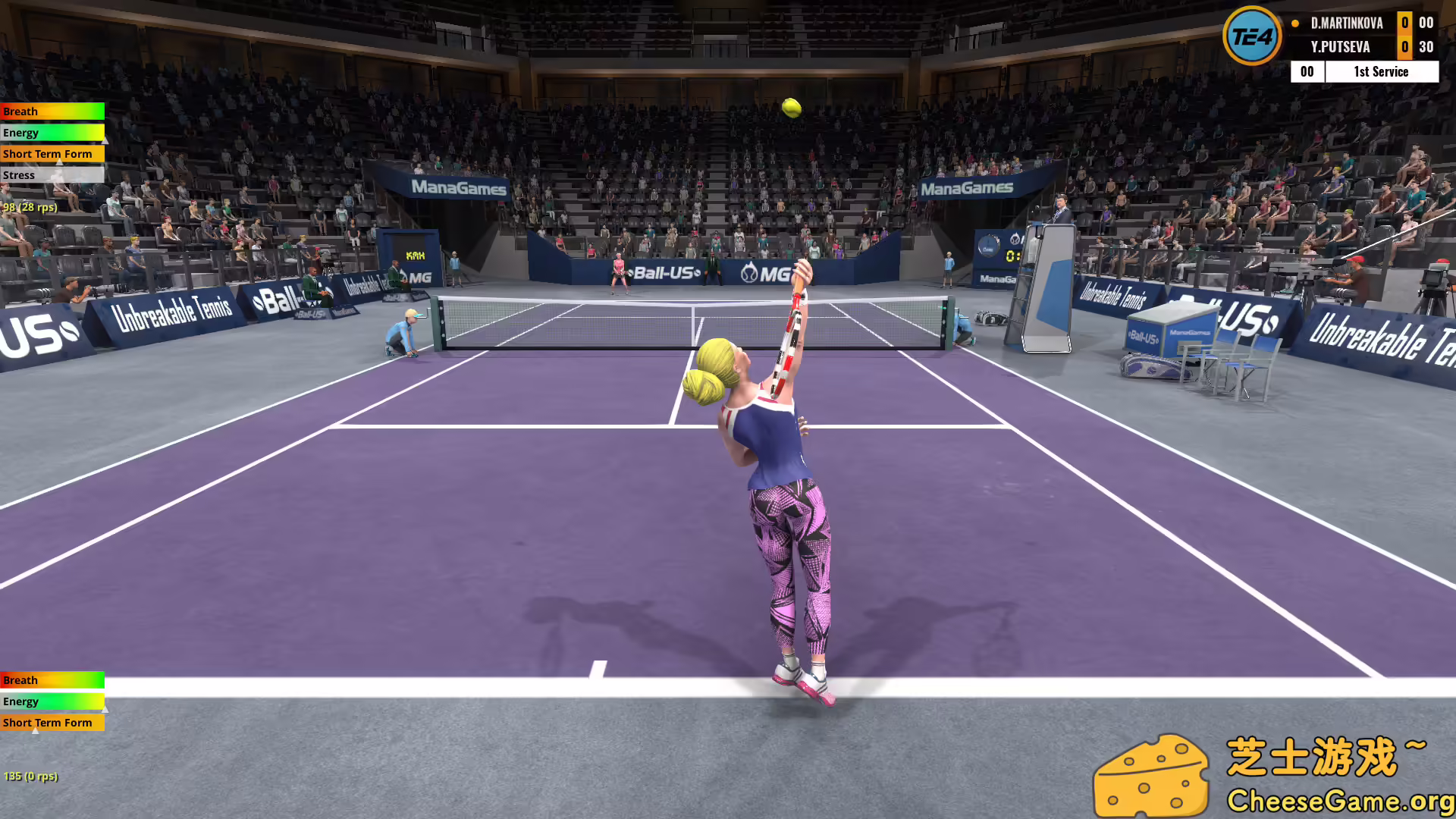The width and height of the screenshot is (1456, 819).
Task: Click the Breath gauge in bottom-left panel
Action: point(52,680)
